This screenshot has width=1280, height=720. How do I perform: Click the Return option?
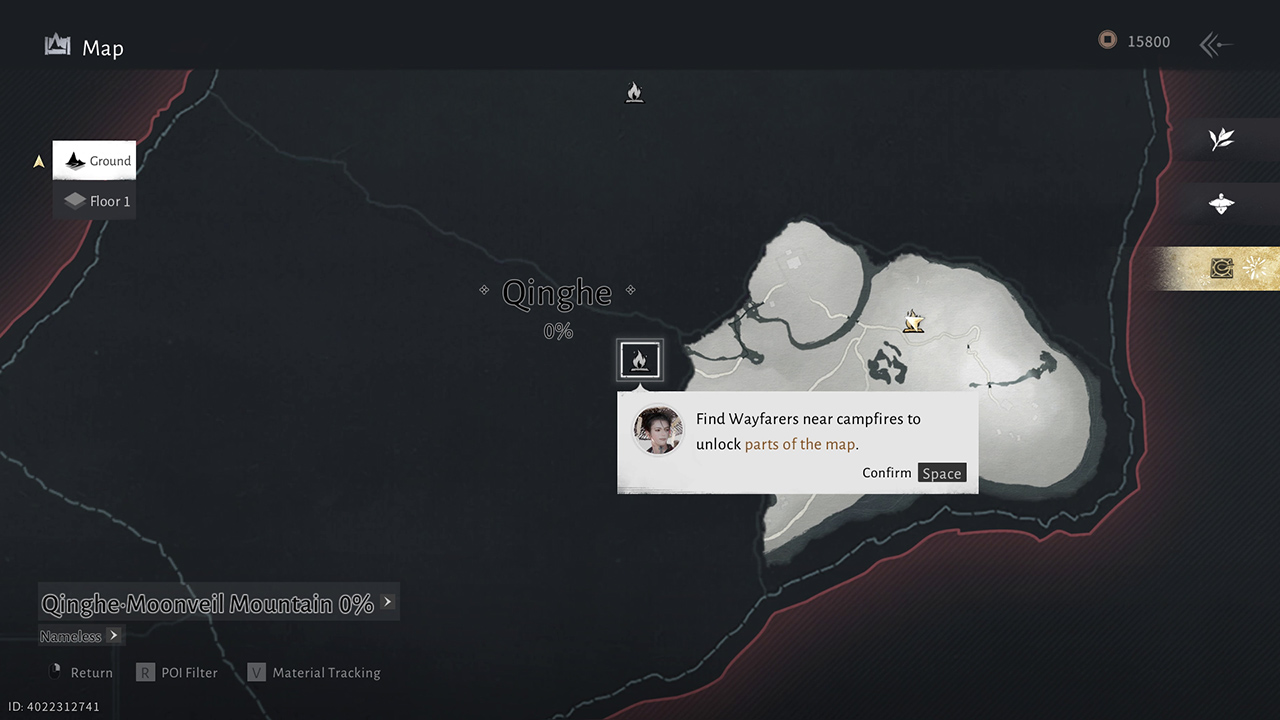(x=80, y=673)
